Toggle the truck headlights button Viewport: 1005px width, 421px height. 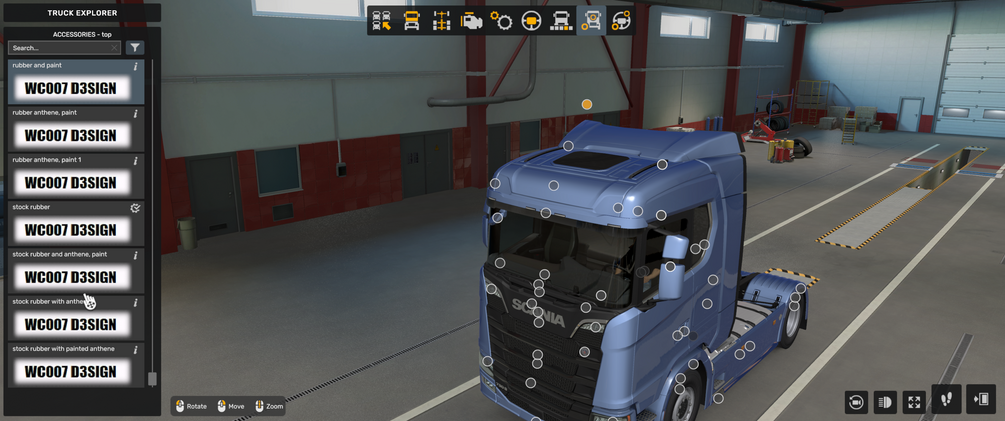(884, 401)
